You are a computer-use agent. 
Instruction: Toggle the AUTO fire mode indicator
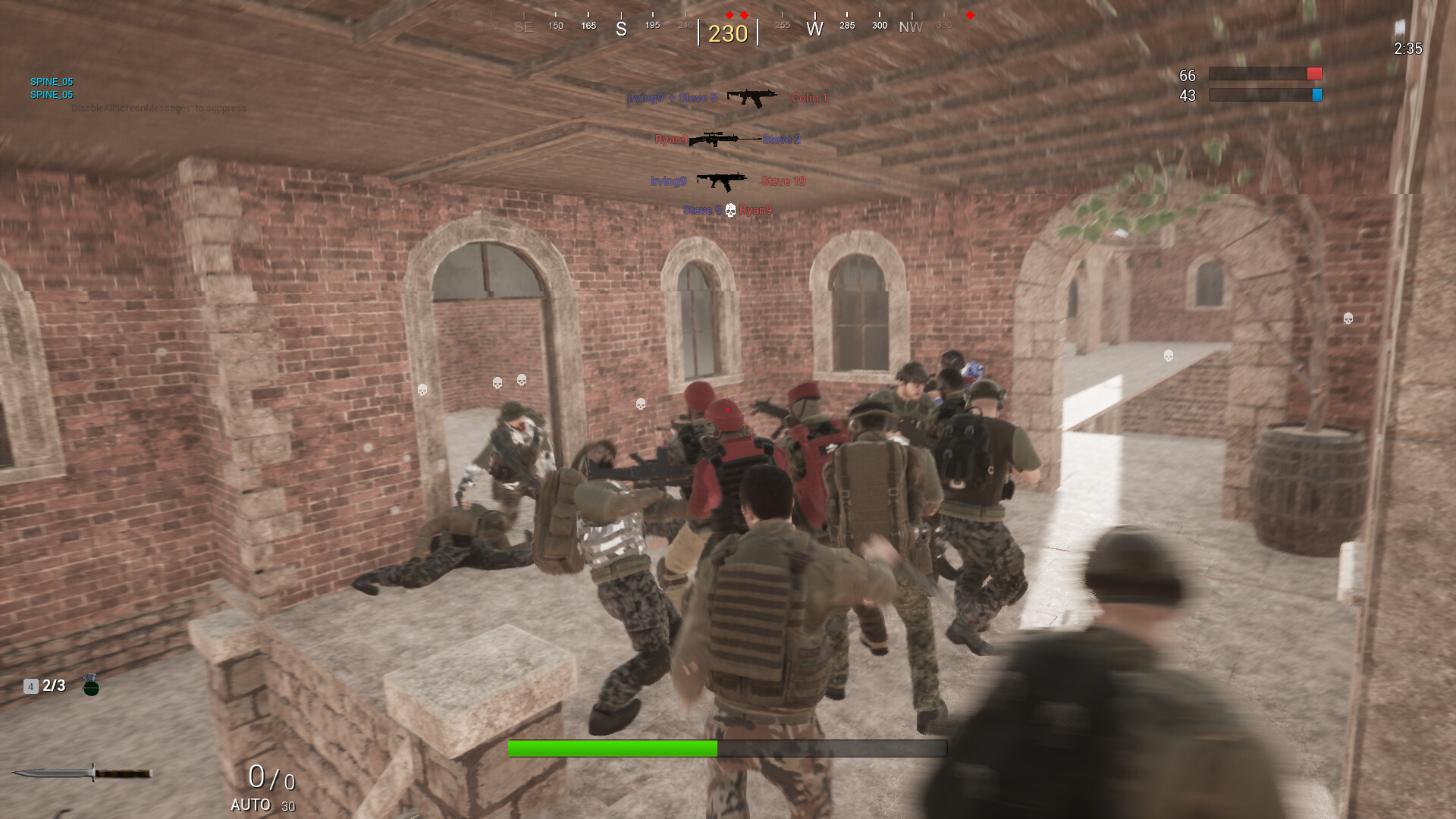tap(250, 805)
